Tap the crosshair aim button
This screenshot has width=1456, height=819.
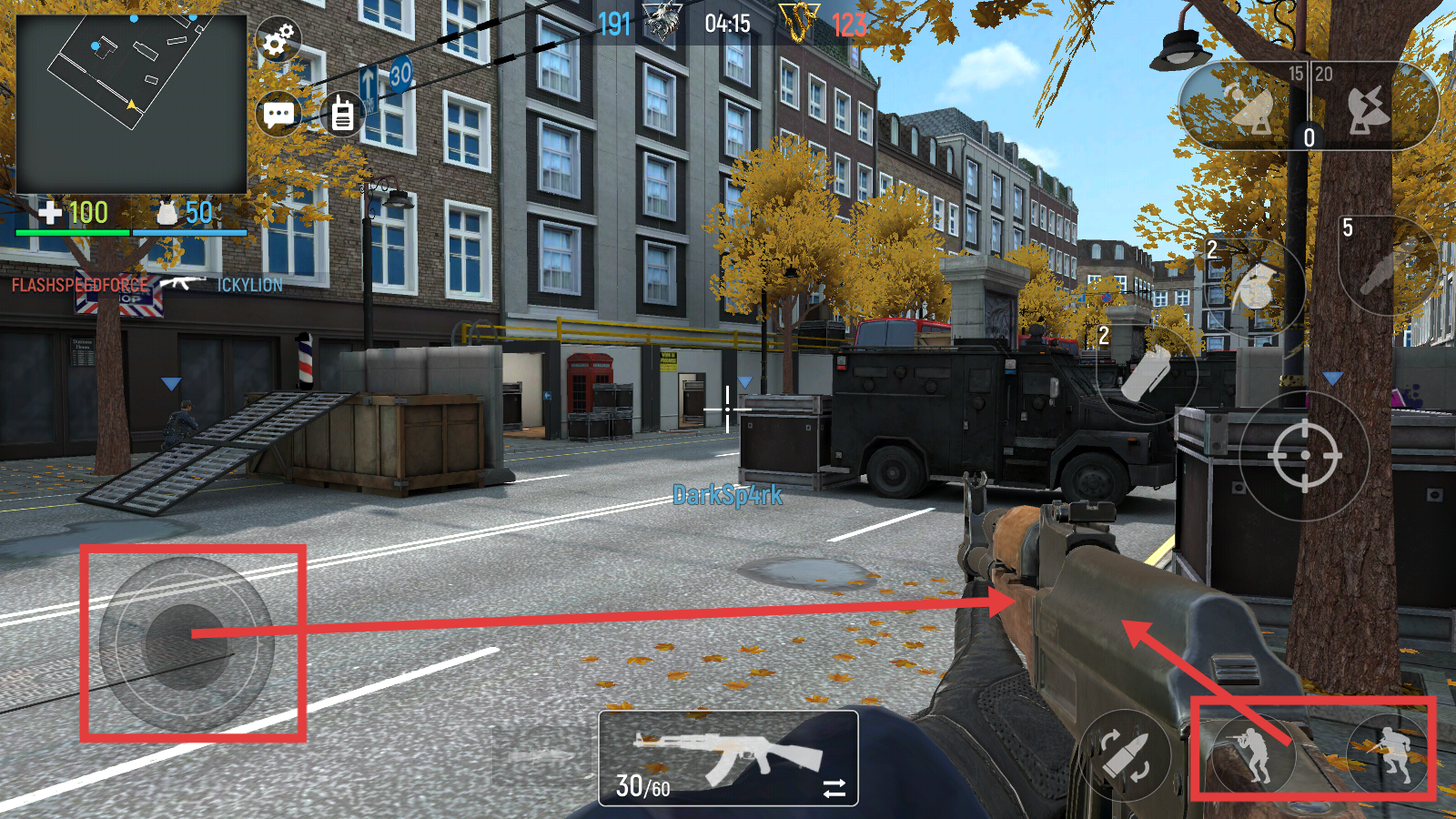1304,455
